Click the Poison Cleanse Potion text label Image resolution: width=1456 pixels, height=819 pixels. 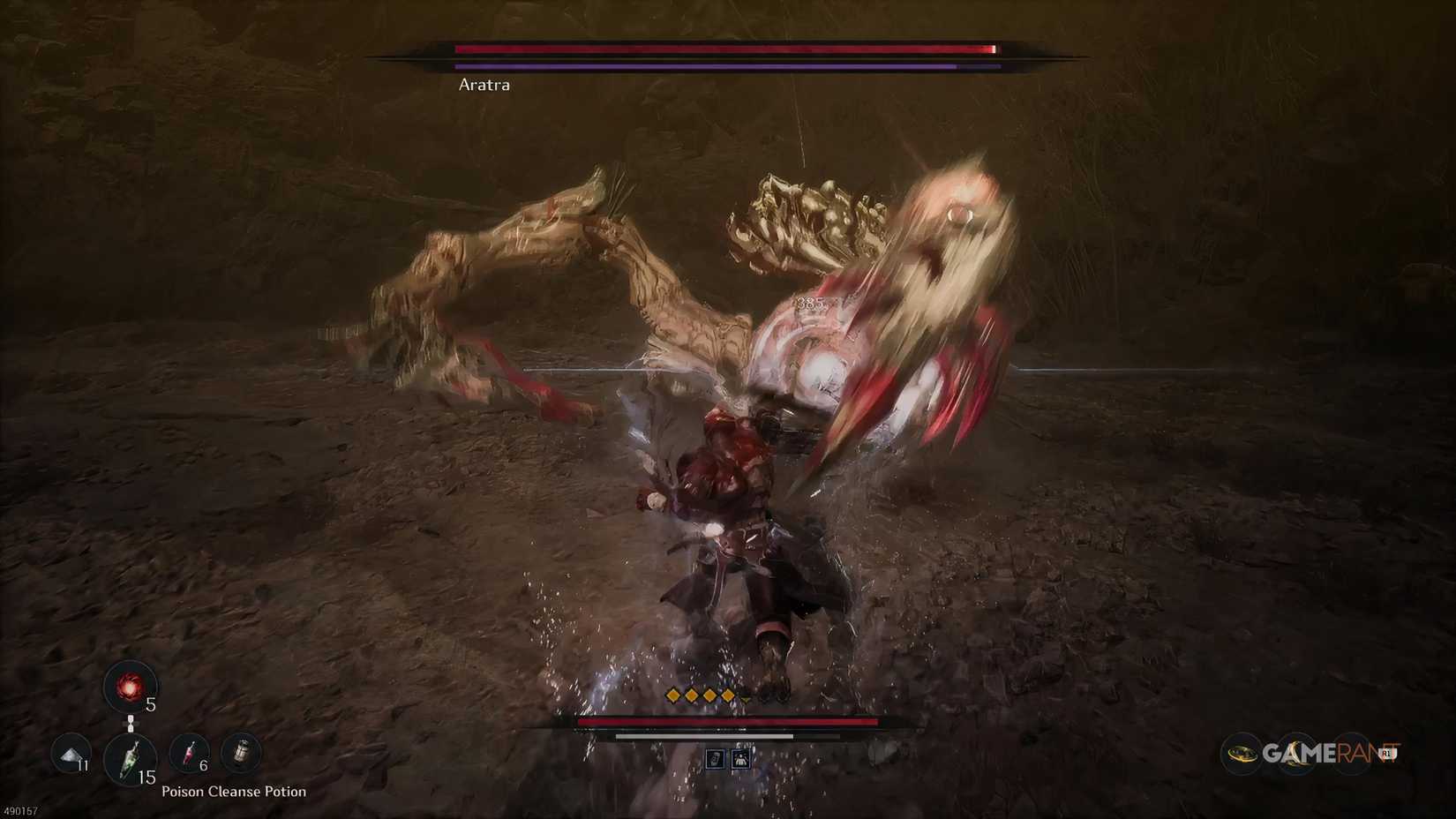coord(232,791)
